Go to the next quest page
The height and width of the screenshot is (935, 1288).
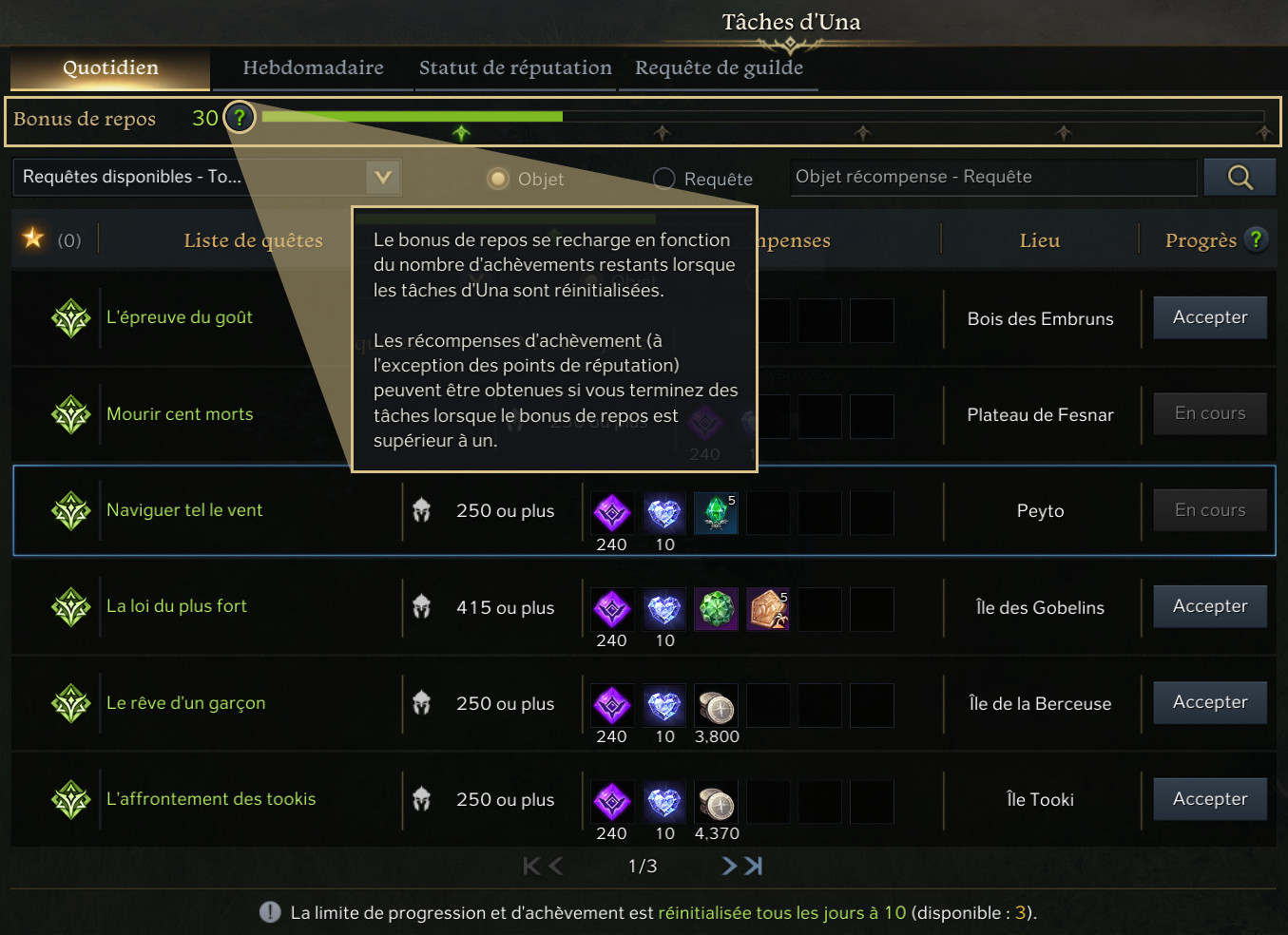coord(729,866)
